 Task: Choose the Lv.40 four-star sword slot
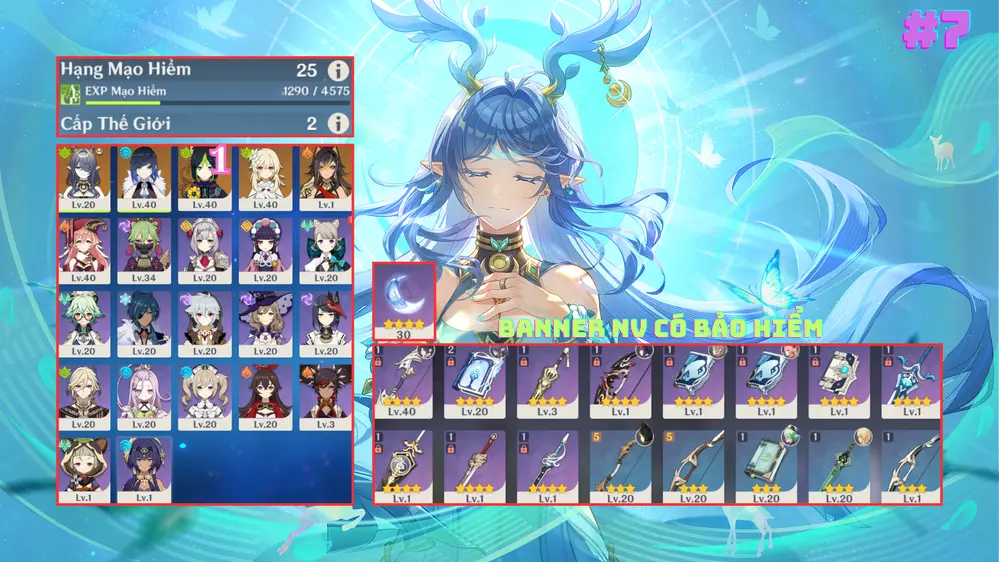[404, 382]
